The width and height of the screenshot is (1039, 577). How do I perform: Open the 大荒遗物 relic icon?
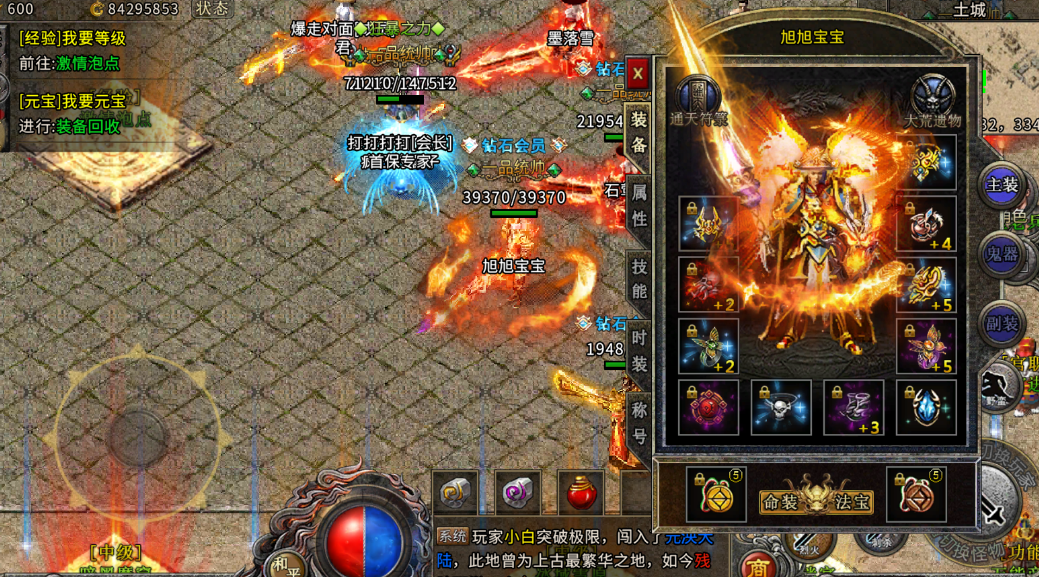tap(933, 98)
